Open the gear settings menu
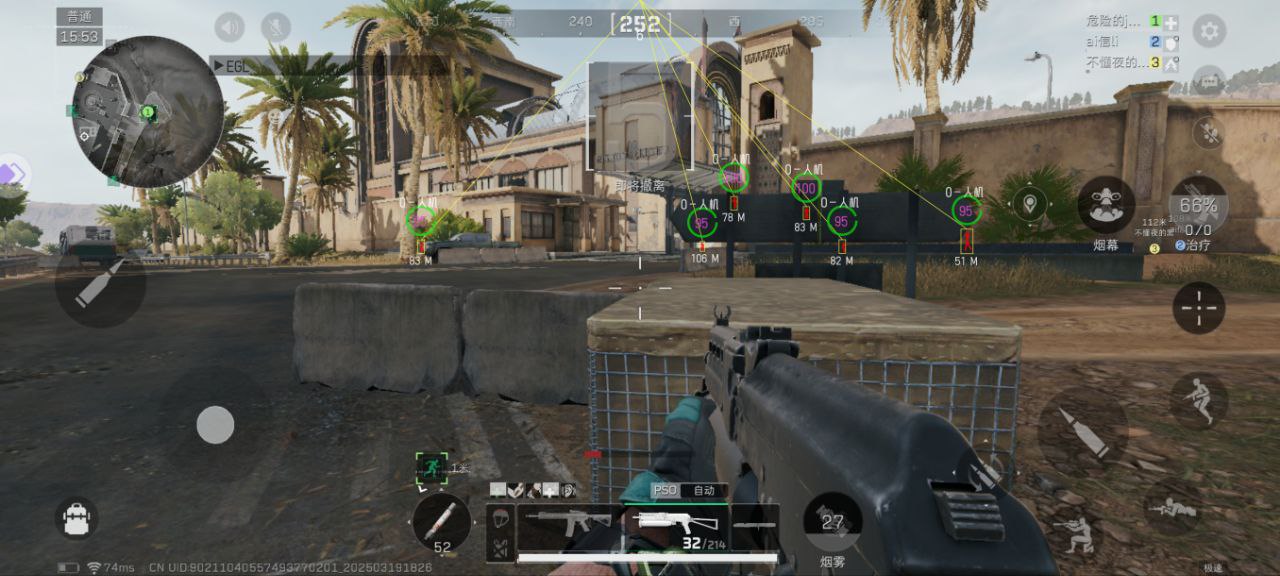 1209,31
